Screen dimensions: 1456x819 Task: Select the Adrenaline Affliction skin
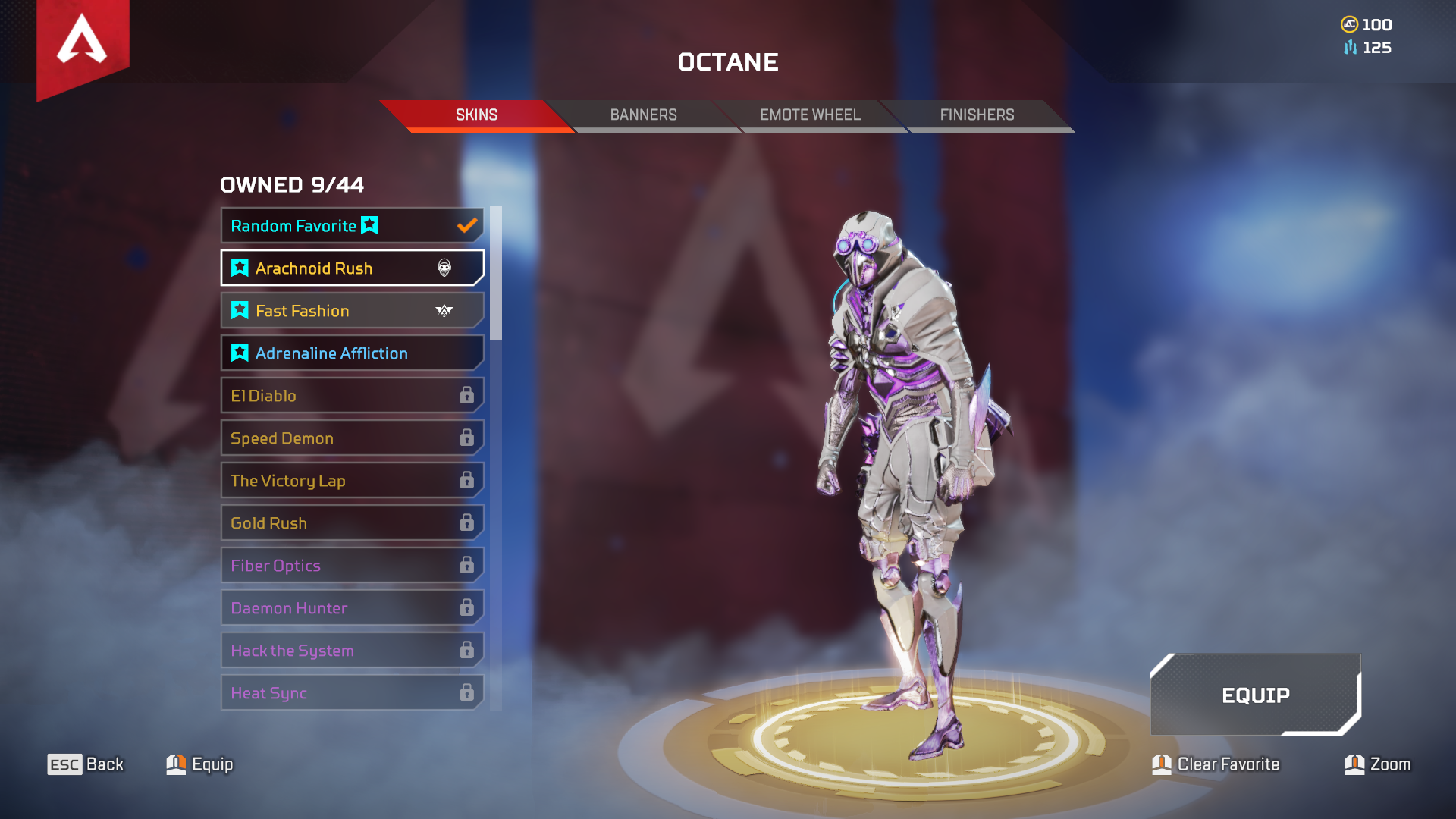click(x=352, y=353)
